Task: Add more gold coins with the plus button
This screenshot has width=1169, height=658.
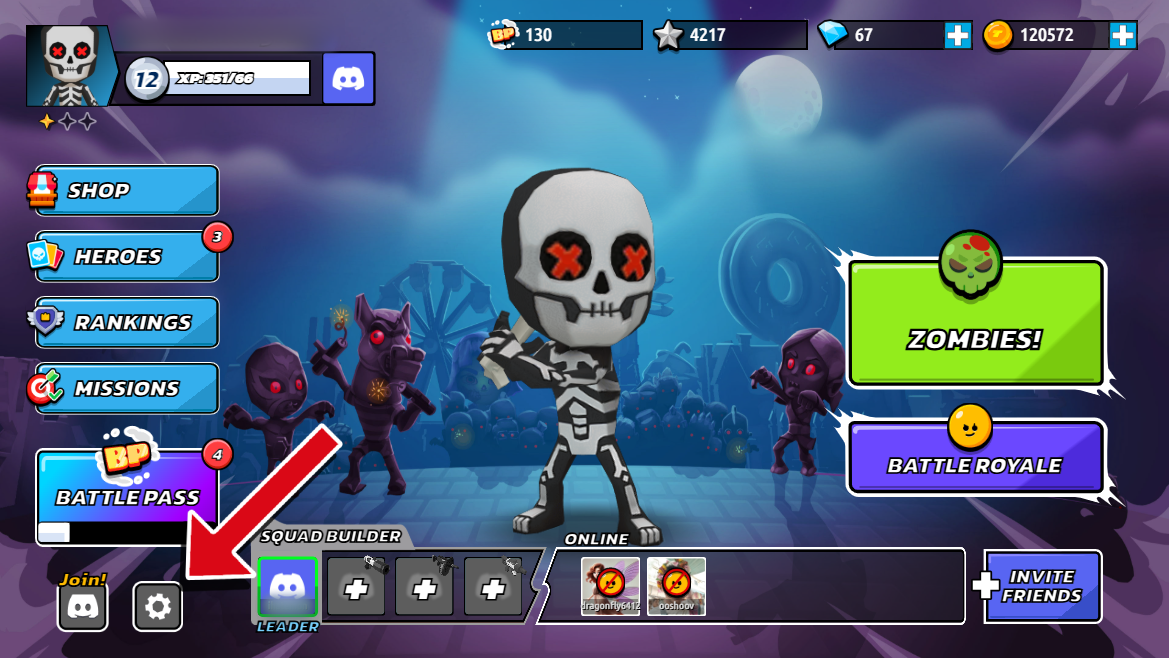Action: point(1123,35)
